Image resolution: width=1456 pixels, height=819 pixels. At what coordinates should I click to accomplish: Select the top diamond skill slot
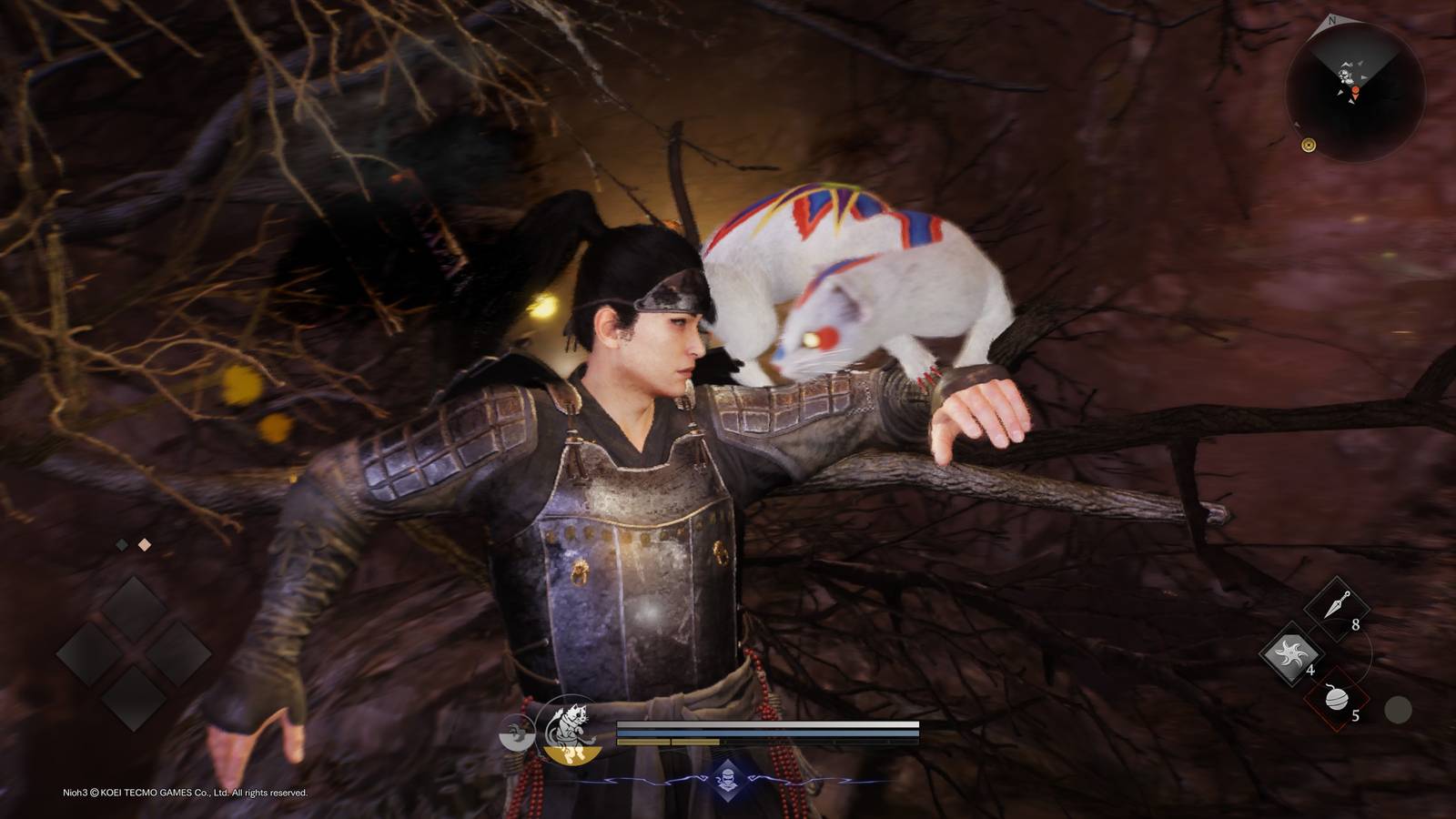(134, 608)
